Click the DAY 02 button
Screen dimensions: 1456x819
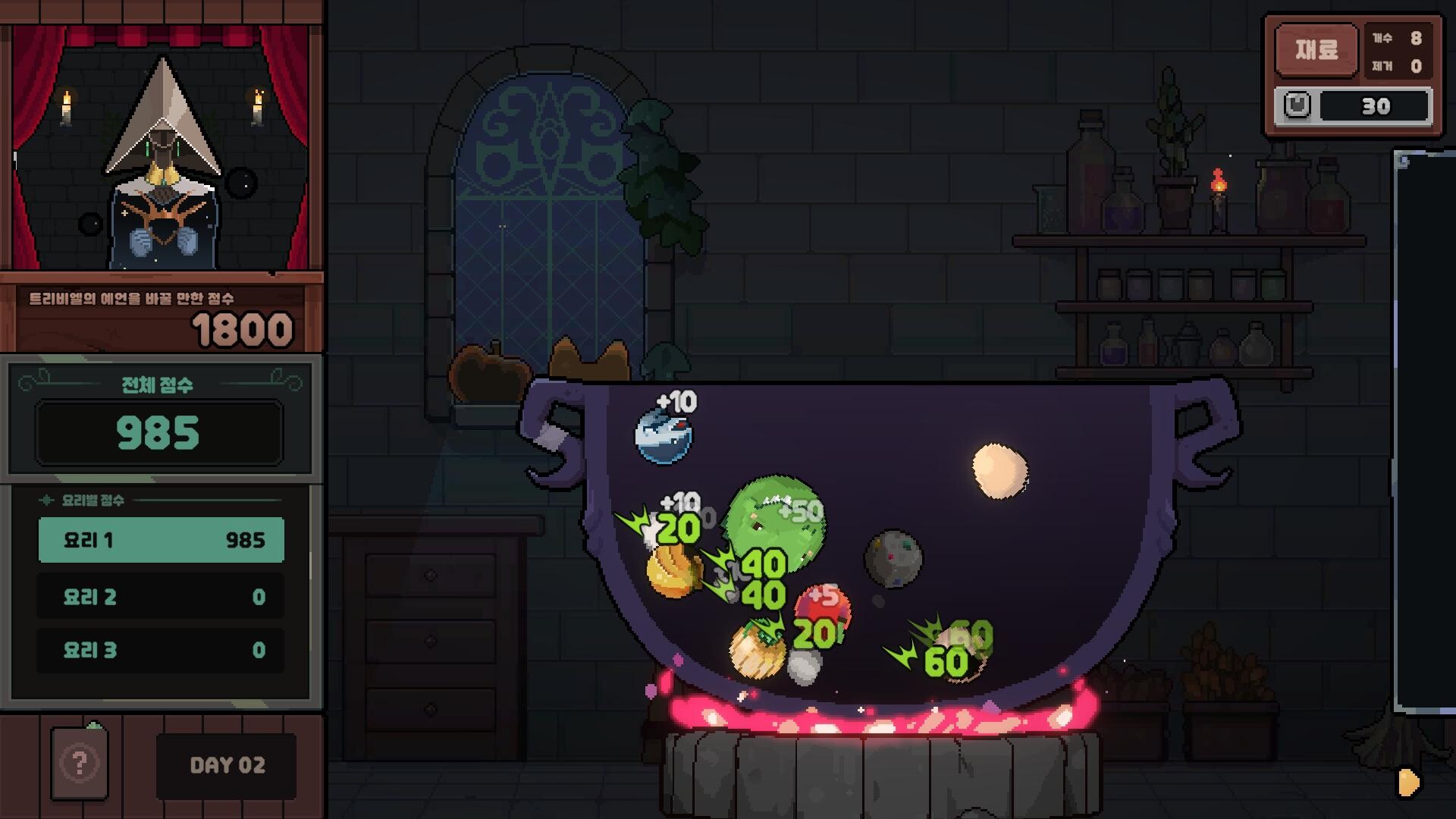[x=225, y=764]
